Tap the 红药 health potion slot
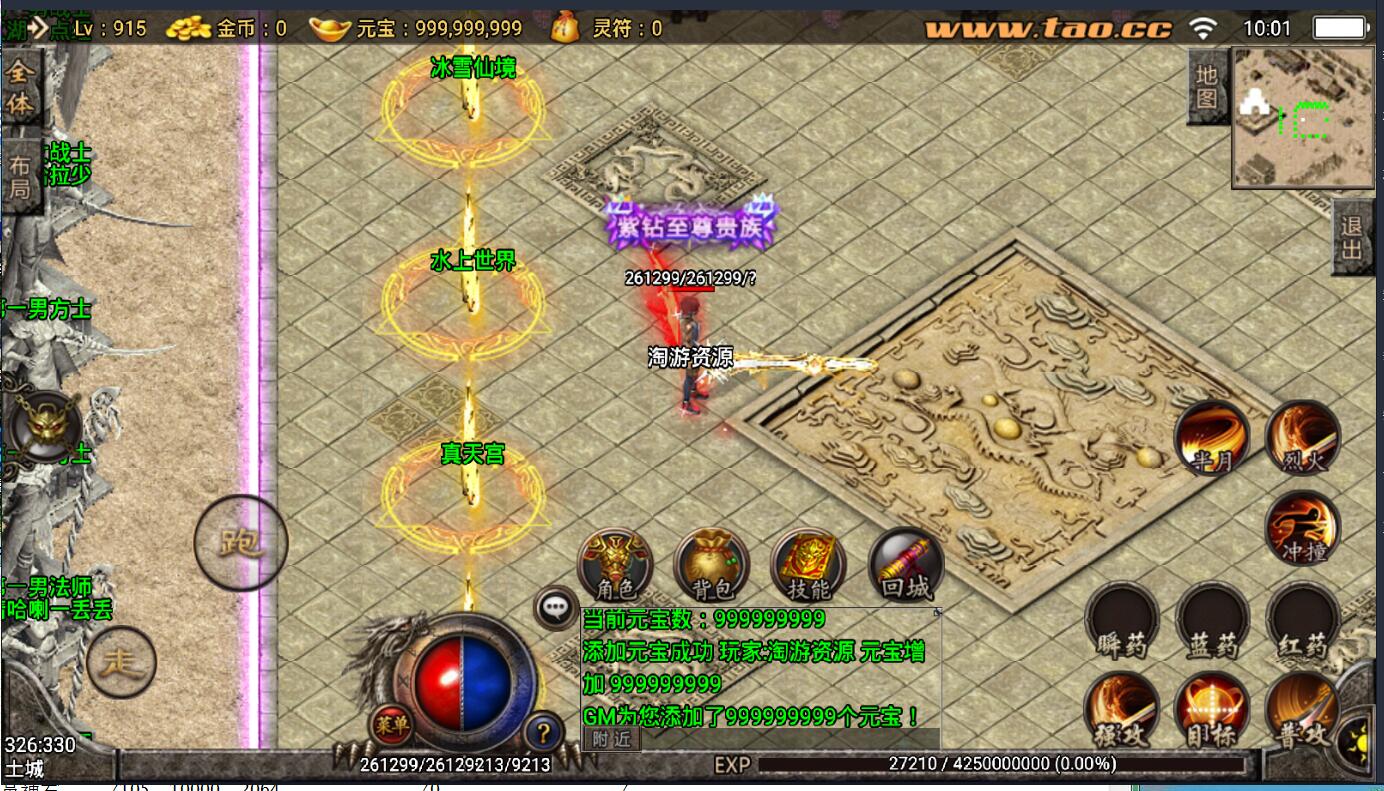This screenshot has width=1384, height=791. tap(1303, 620)
